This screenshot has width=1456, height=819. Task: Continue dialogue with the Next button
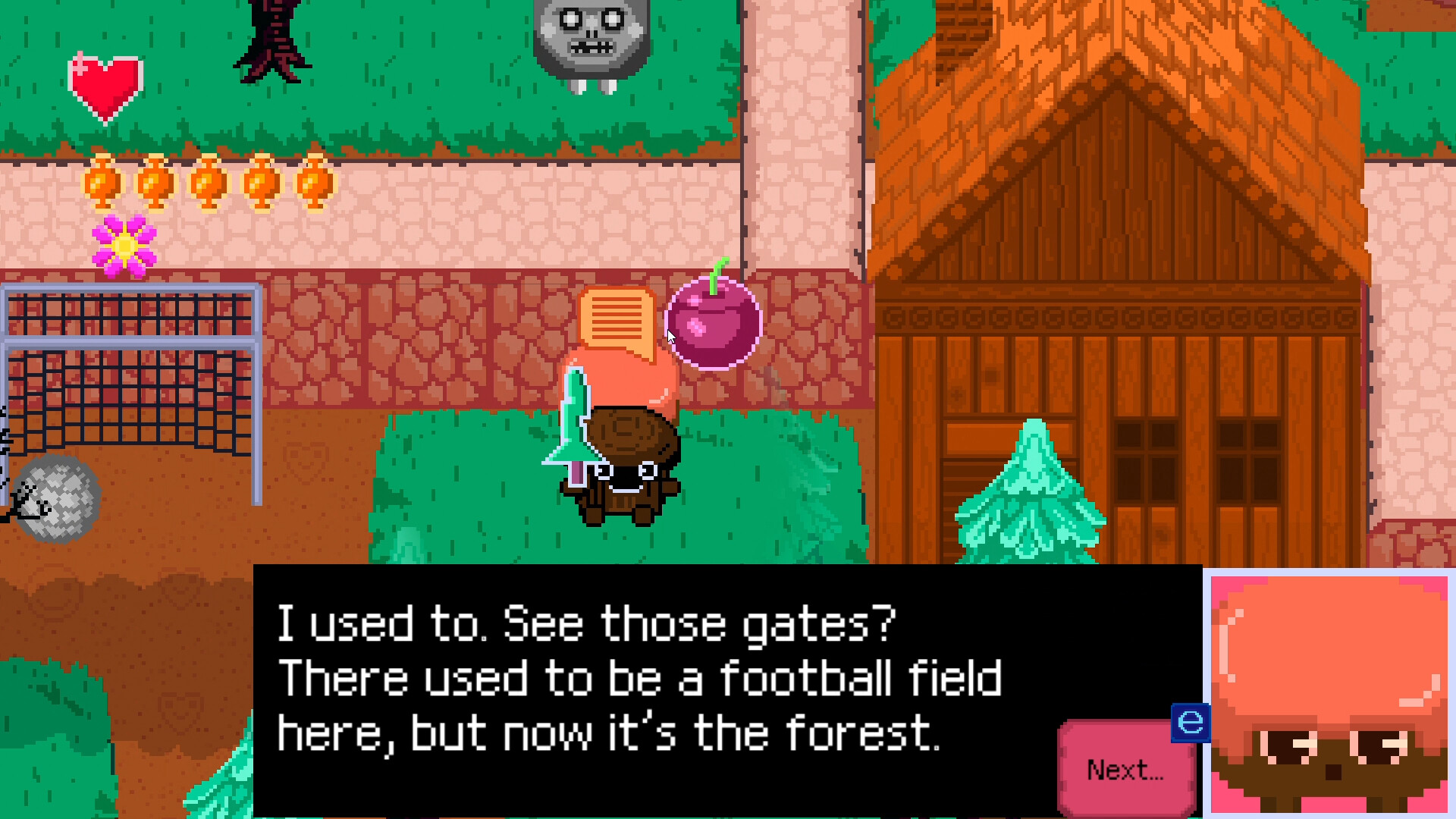coord(1125,770)
